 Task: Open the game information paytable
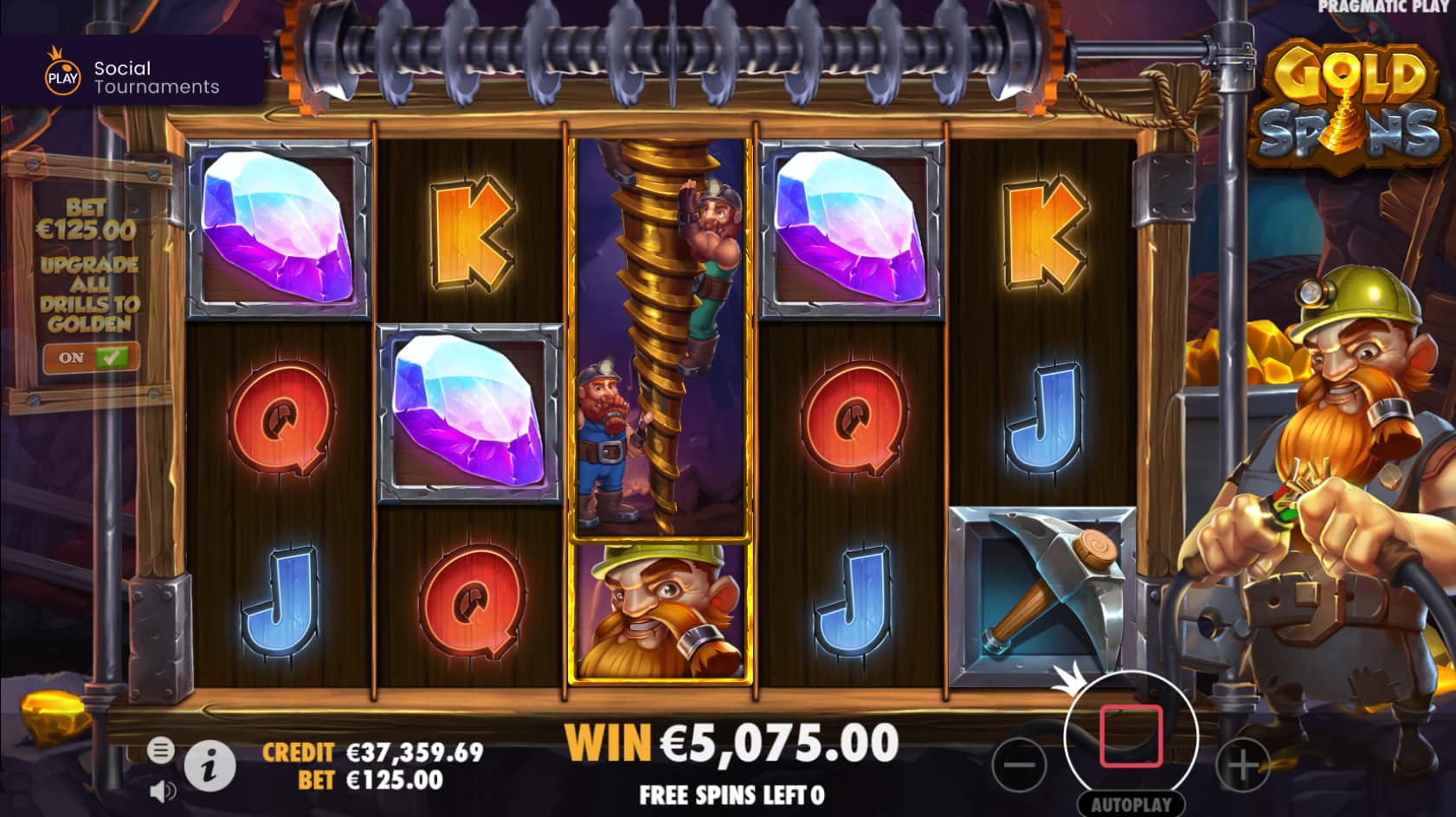point(210,766)
